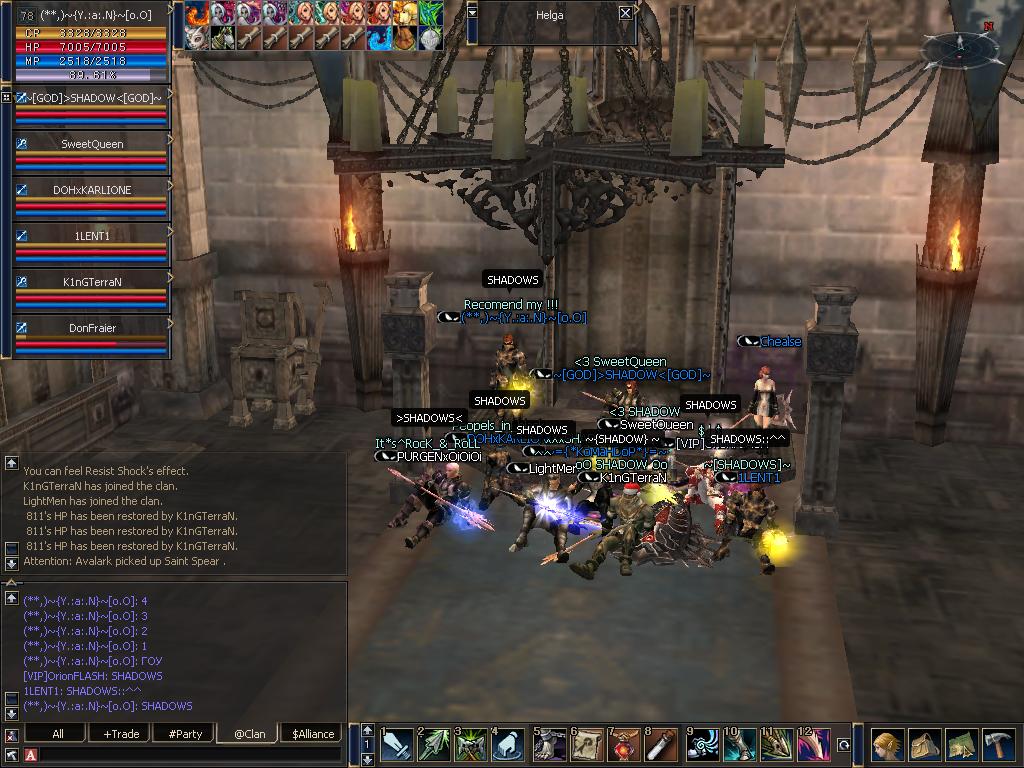Target party member 1LENT1
This screenshot has width=1024, height=768.
pos(92,236)
